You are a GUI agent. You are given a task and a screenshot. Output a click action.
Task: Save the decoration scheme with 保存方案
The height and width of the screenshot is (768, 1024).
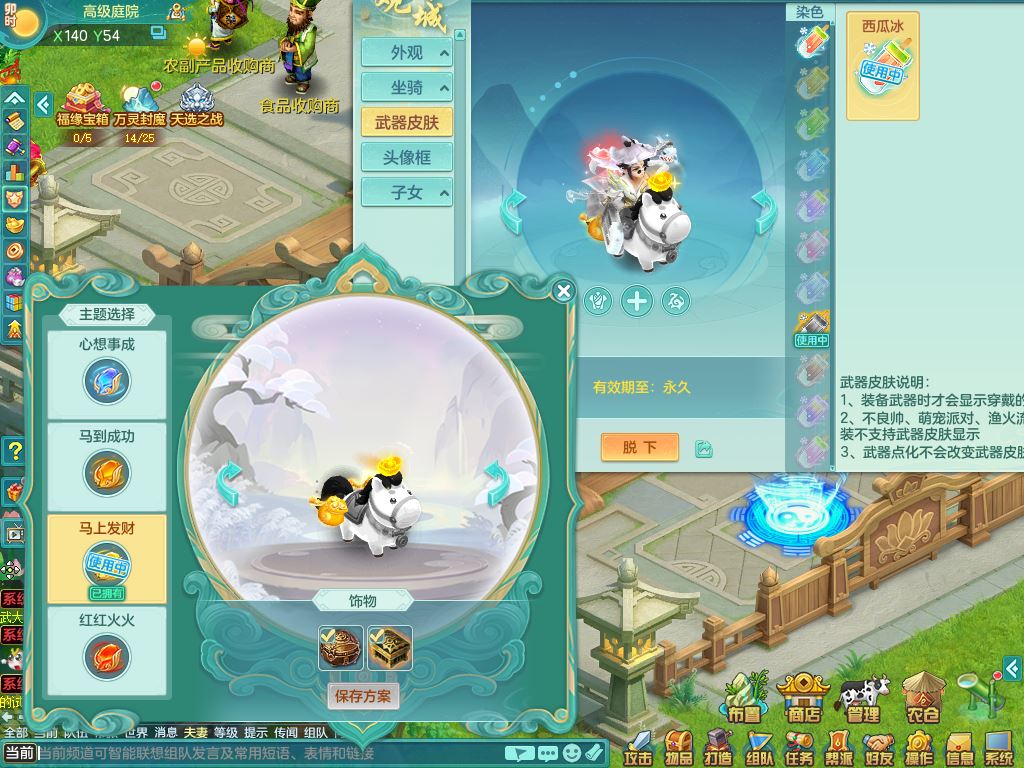pos(363,696)
